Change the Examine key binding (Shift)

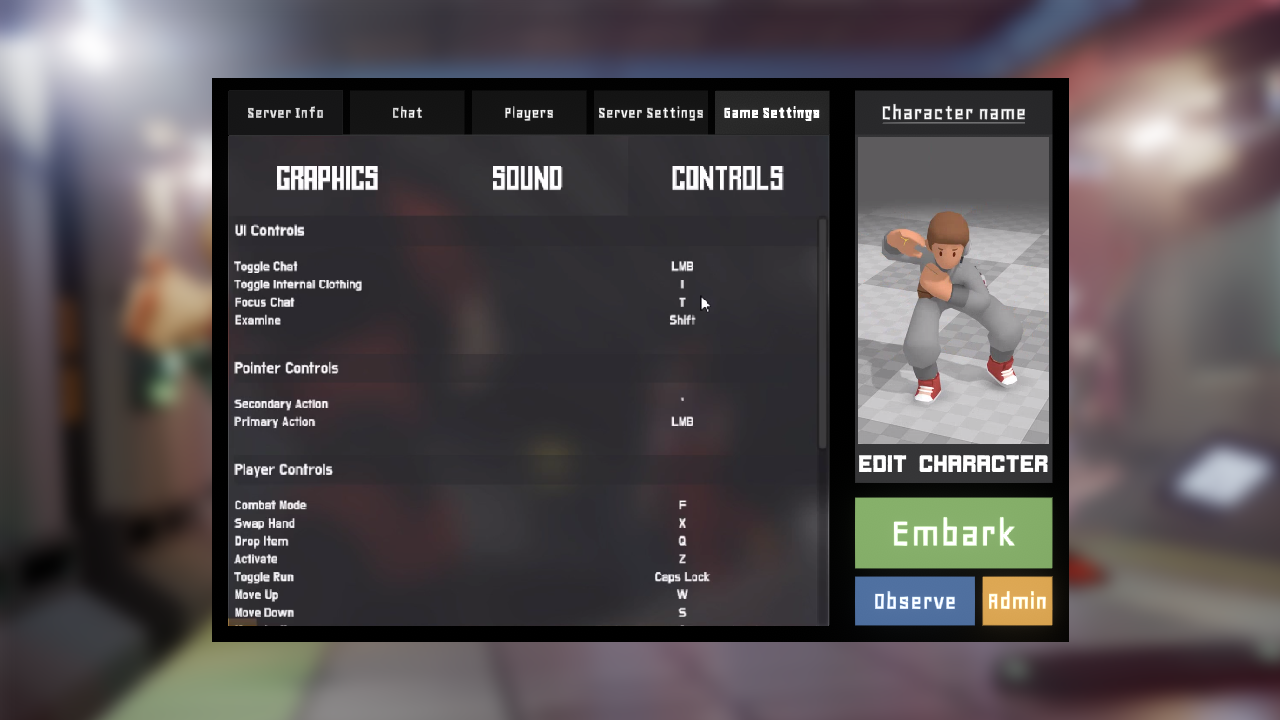tap(682, 321)
